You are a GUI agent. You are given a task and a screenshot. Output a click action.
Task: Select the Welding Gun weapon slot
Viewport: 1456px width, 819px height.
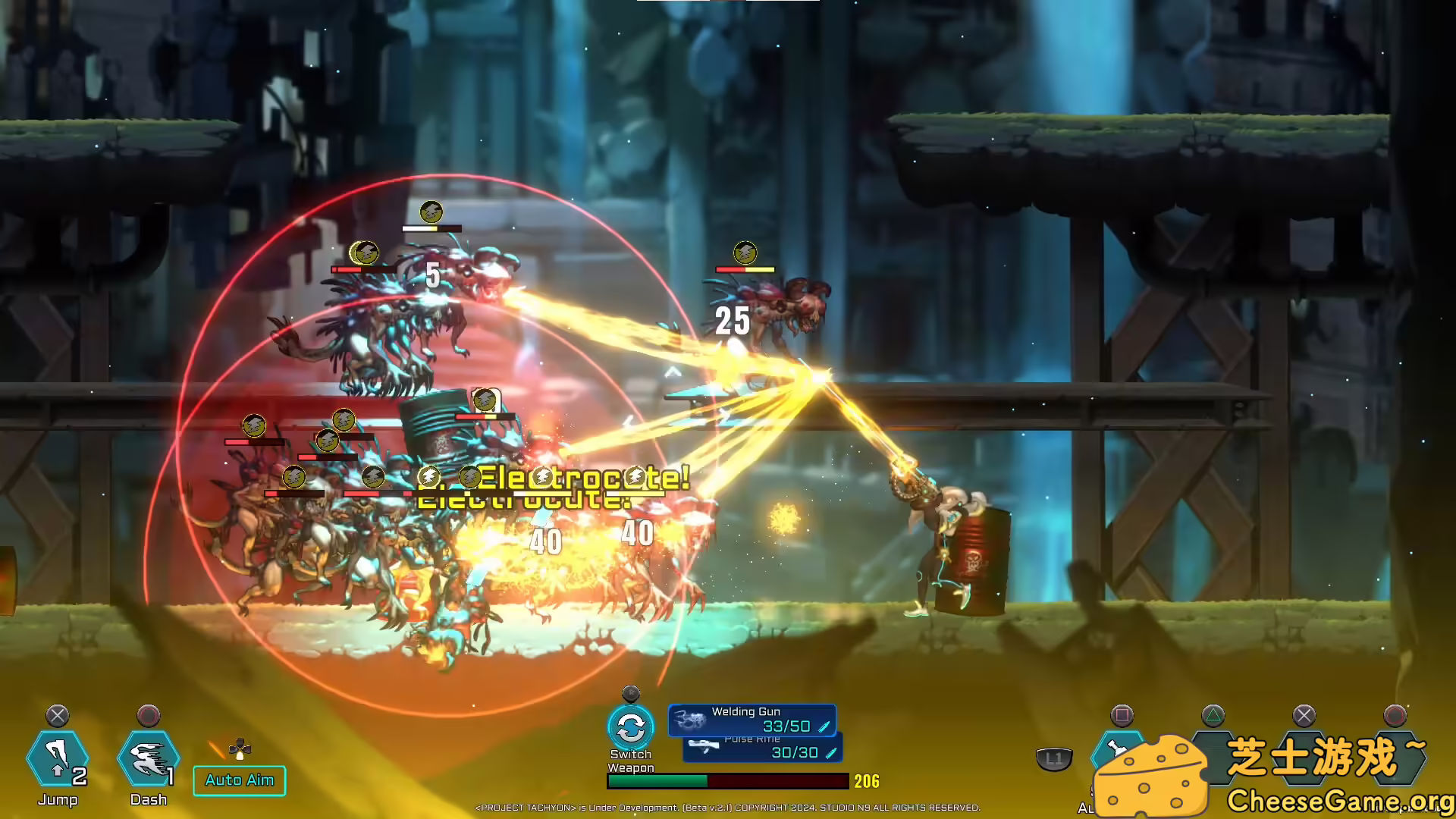(752, 720)
